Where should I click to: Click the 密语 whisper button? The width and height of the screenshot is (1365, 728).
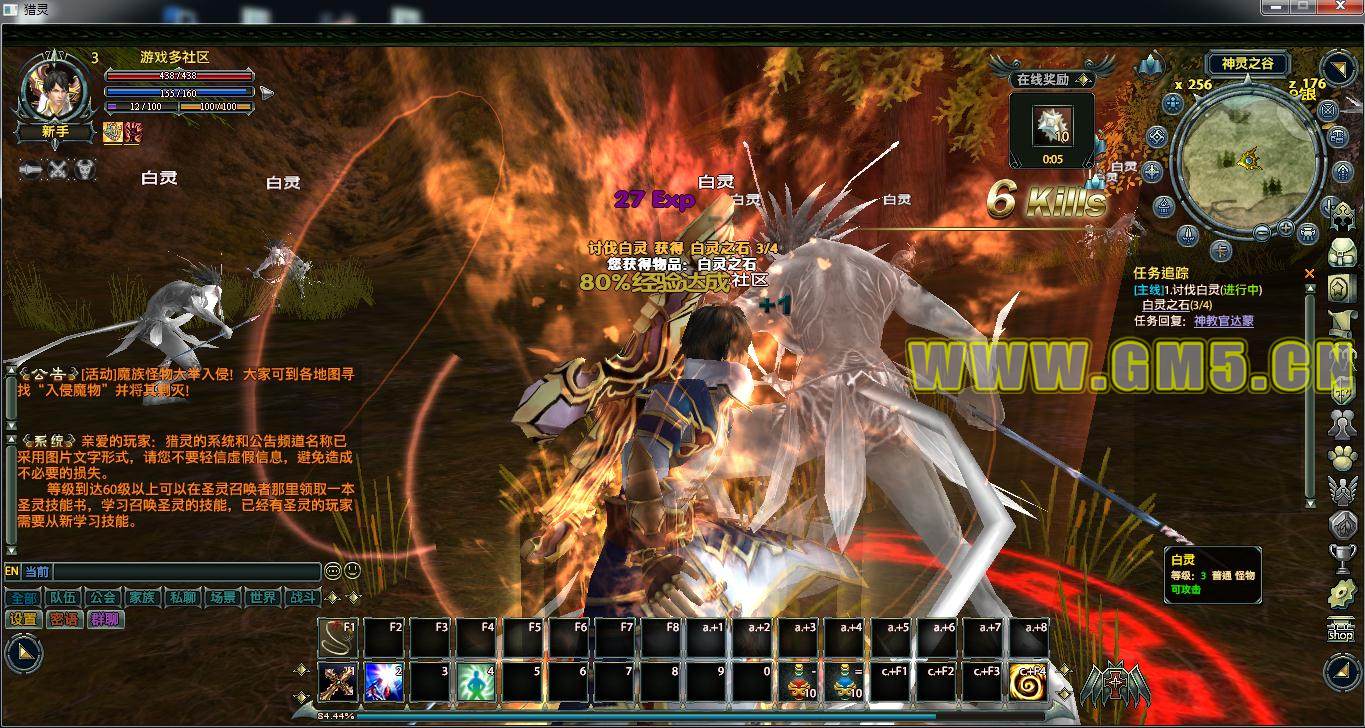[x=64, y=619]
